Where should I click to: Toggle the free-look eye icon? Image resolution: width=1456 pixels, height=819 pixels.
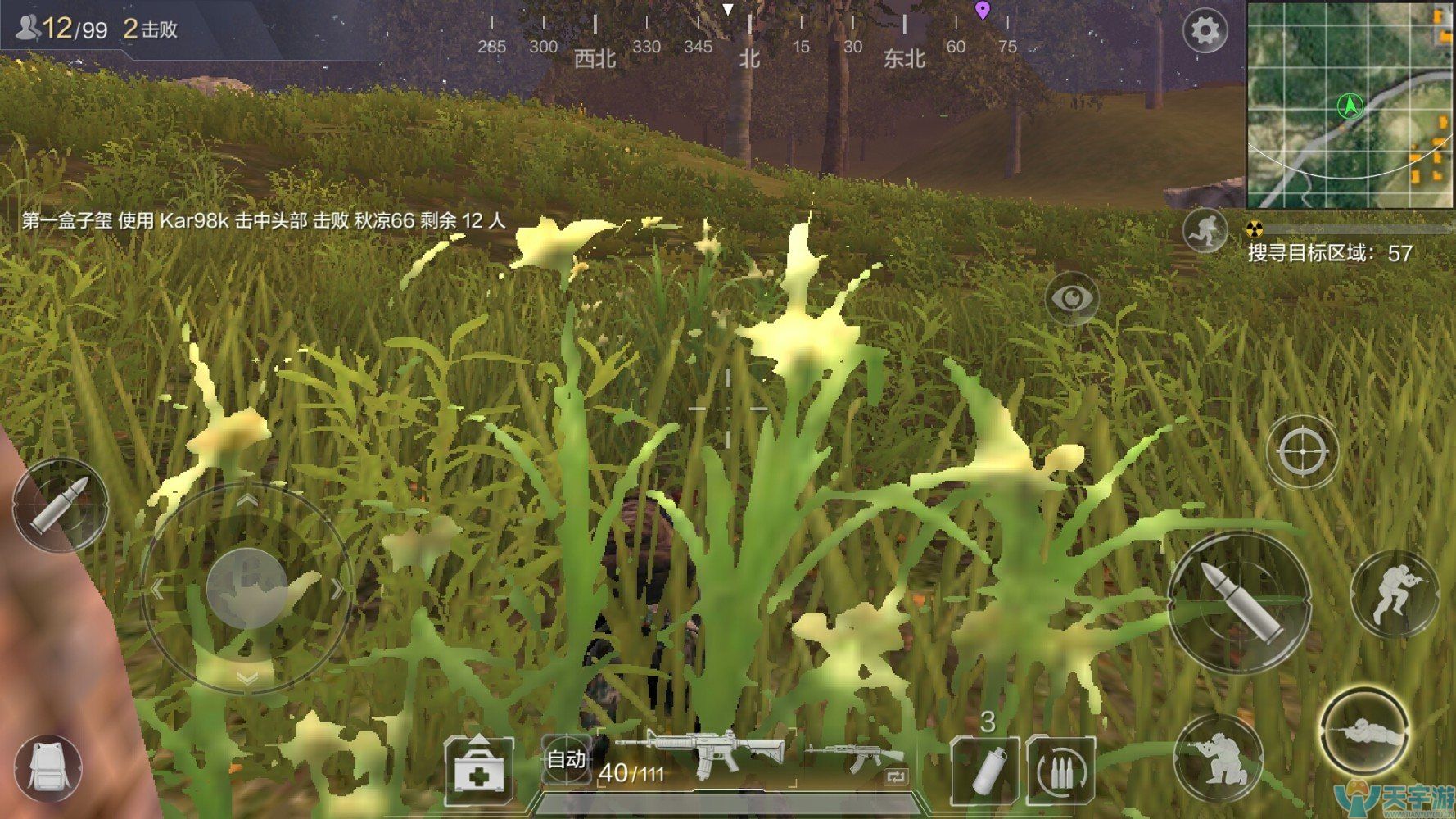[1074, 296]
